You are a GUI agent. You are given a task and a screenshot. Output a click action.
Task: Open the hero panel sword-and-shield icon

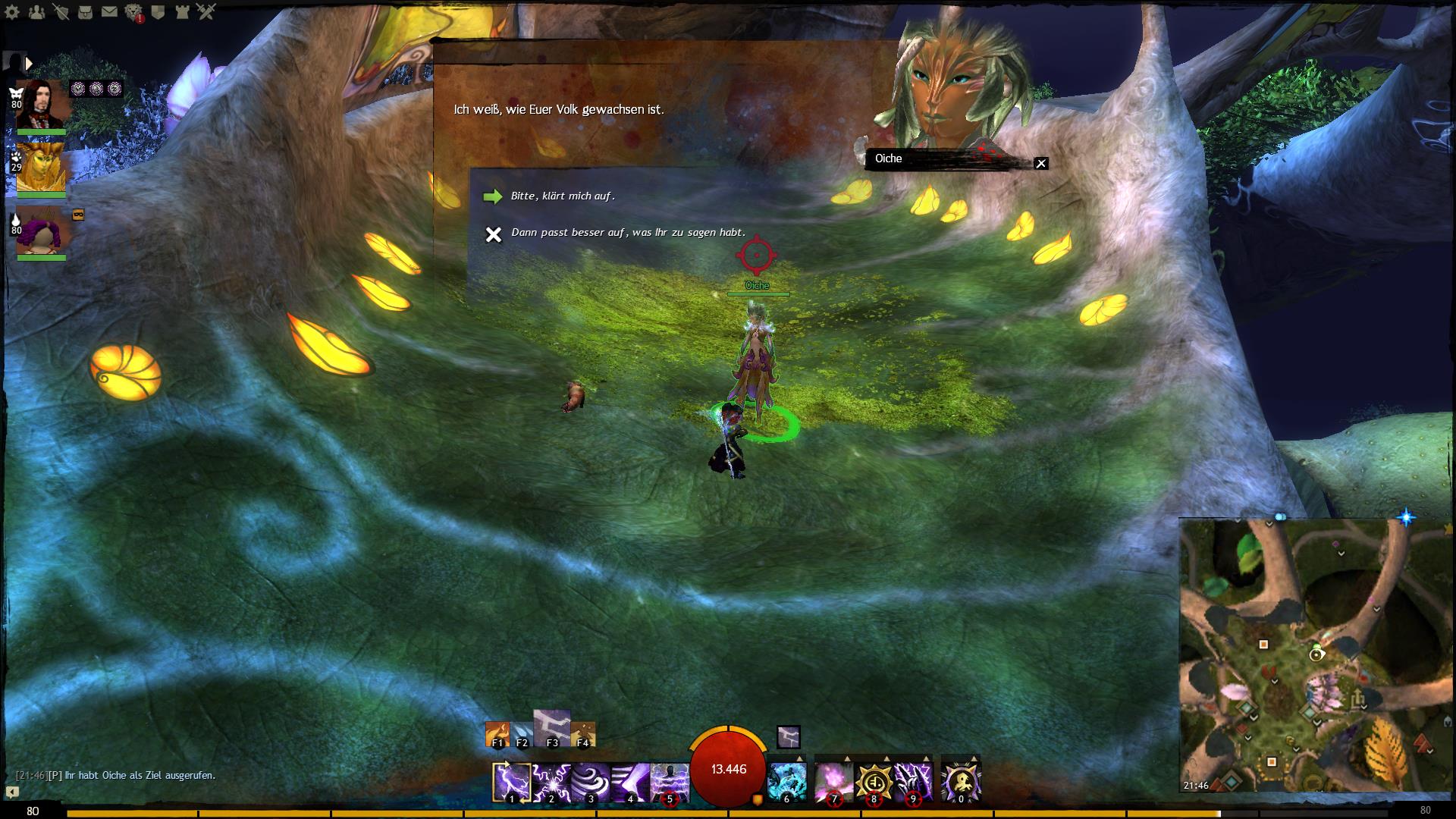(x=61, y=12)
